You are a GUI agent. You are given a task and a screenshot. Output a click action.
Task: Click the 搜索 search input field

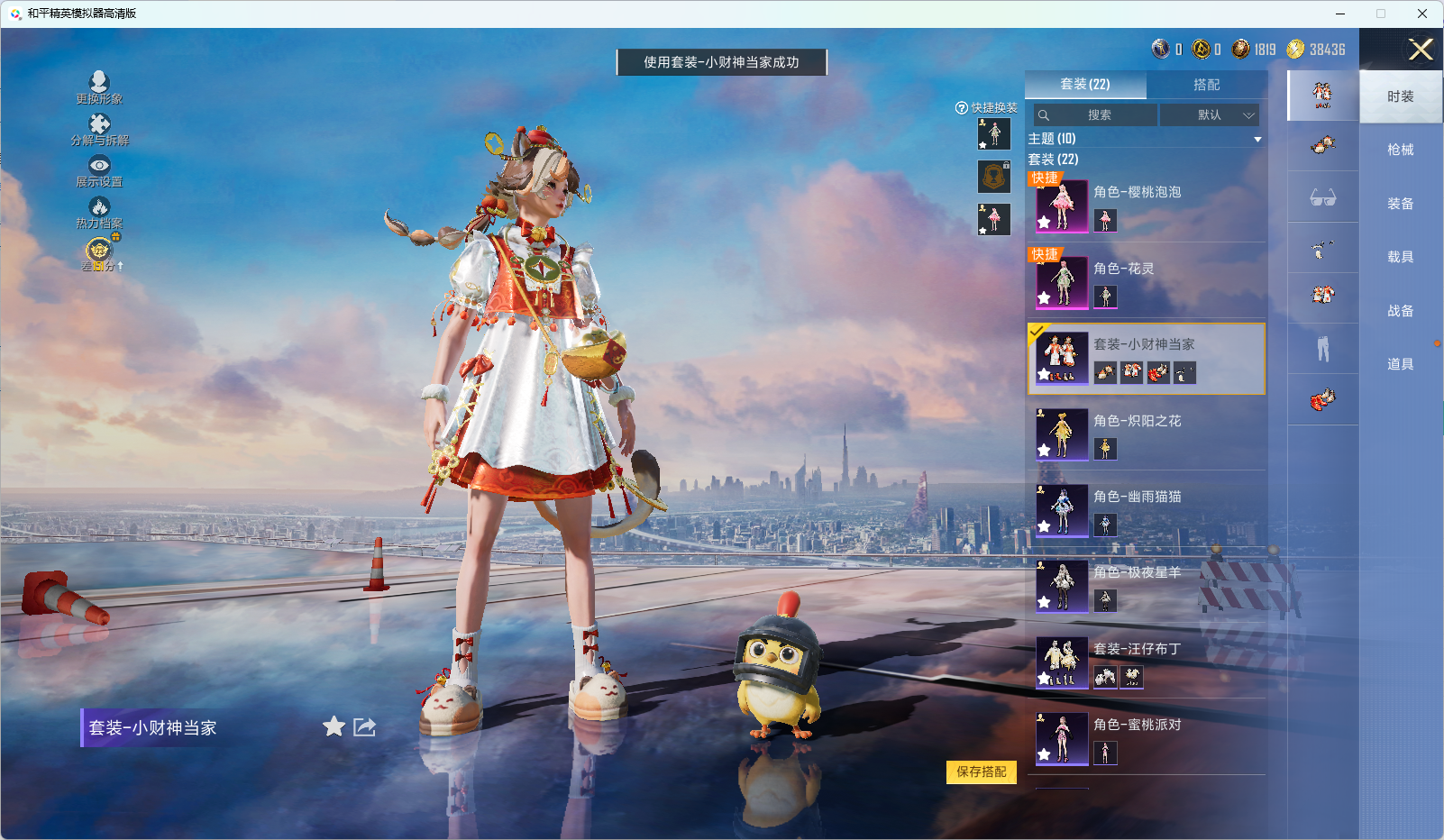[1095, 114]
